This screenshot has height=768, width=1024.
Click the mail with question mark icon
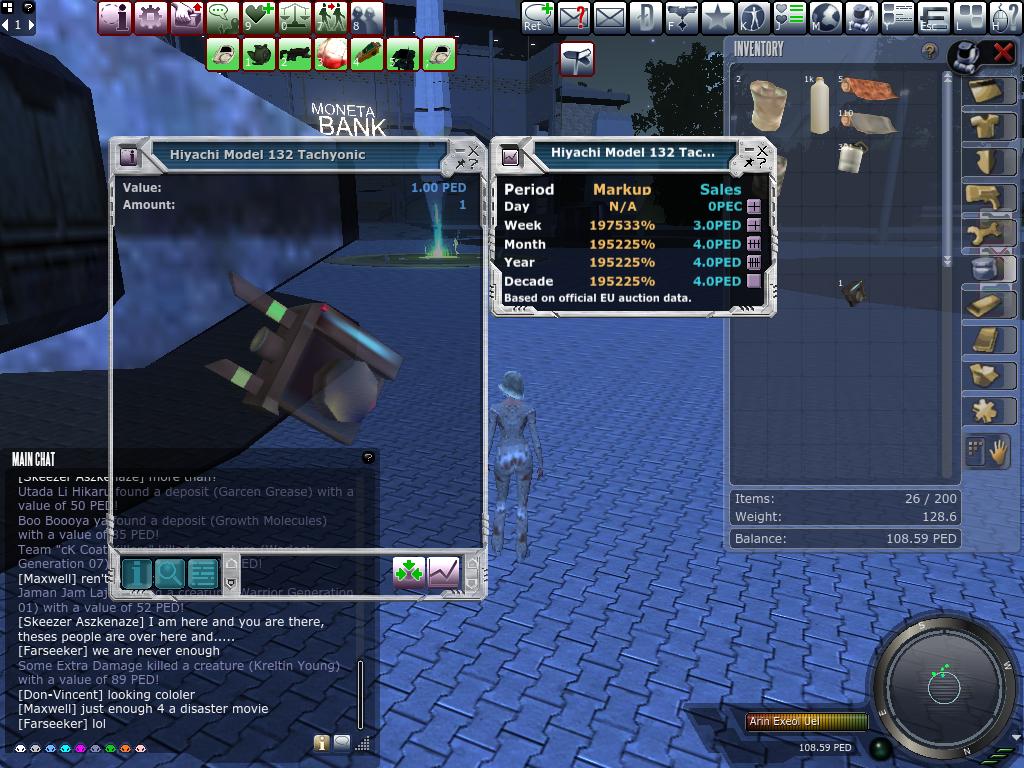573,18
